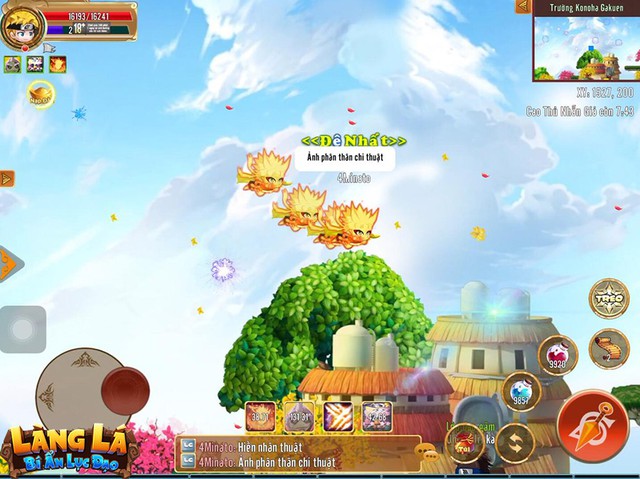Activate the orange flame skill on cooldown

(x=261, y=416)
